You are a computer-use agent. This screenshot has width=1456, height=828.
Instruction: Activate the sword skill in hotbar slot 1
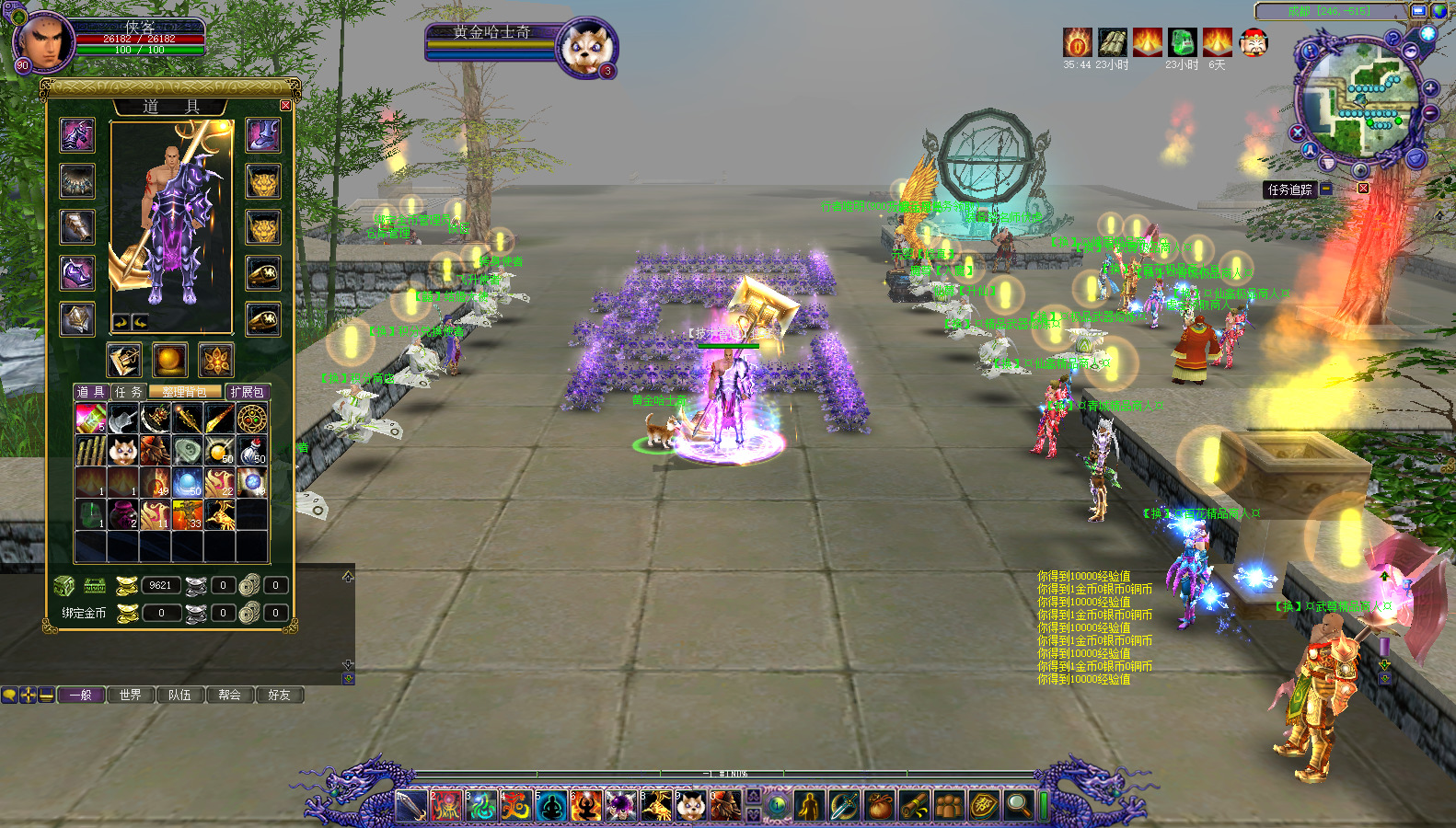411,806
